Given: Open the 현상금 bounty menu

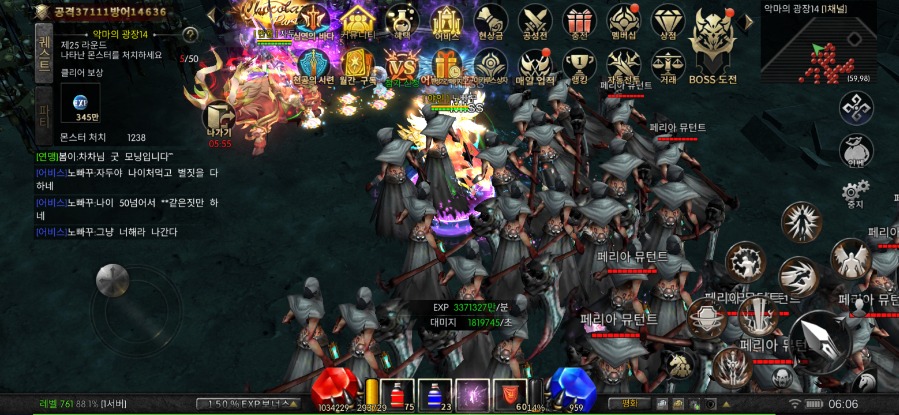Looking at the screenshot, I should [490, 22].
